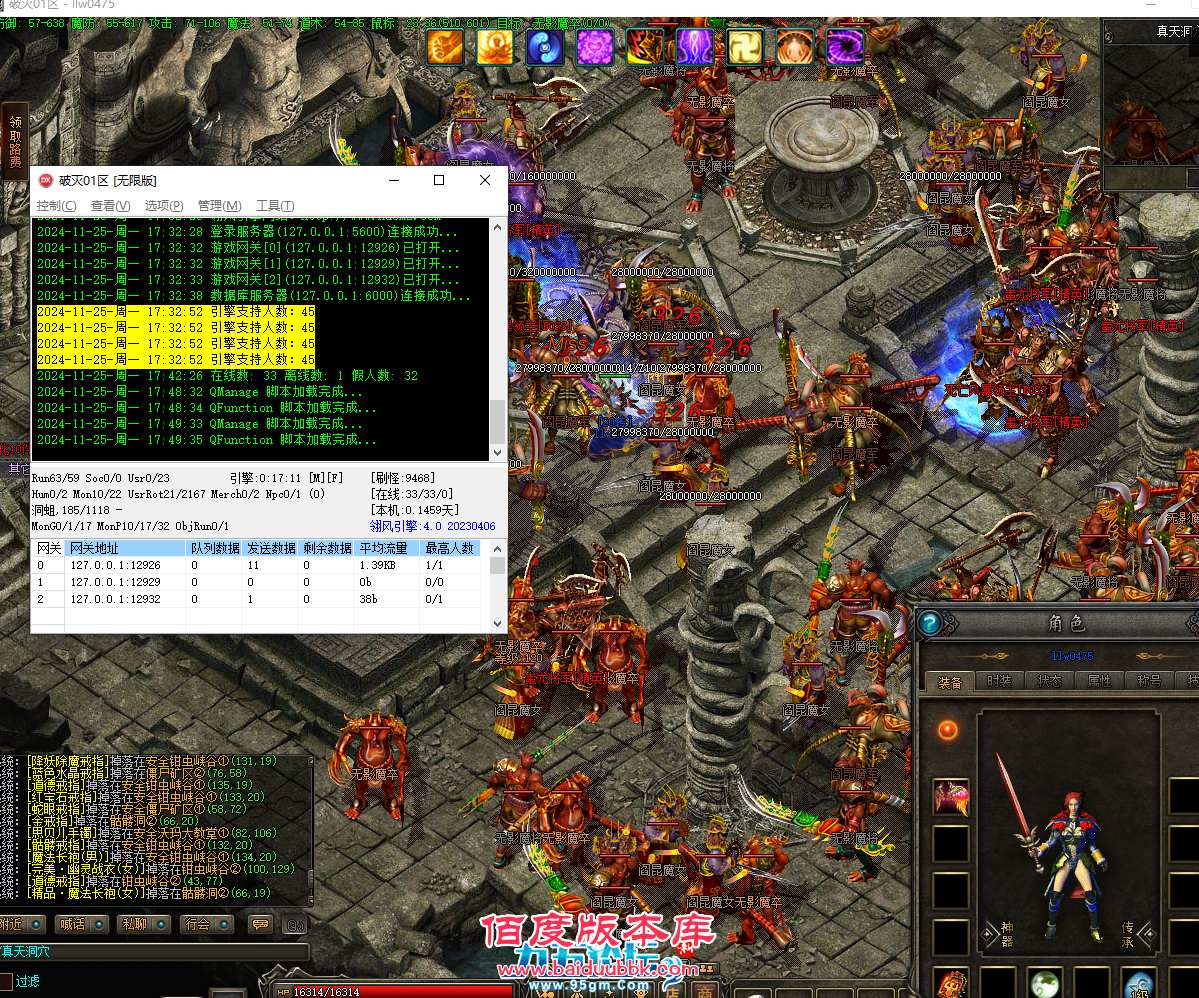
Task: Select the 称号 tab
Action: [1149, 681]
